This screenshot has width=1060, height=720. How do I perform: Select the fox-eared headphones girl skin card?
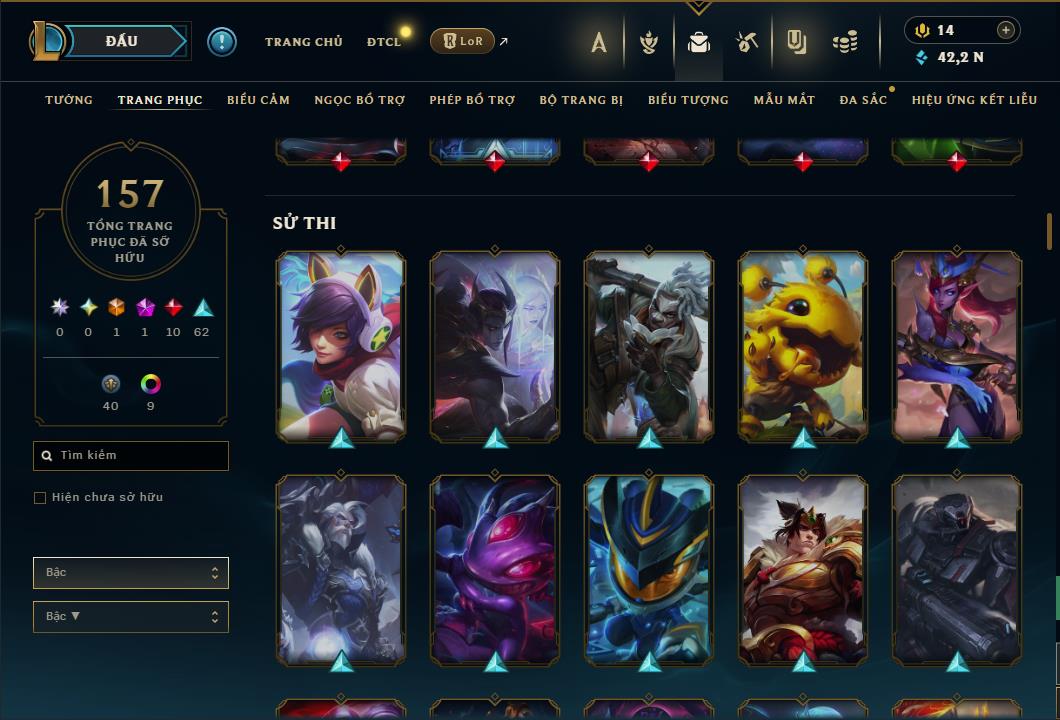341,345
